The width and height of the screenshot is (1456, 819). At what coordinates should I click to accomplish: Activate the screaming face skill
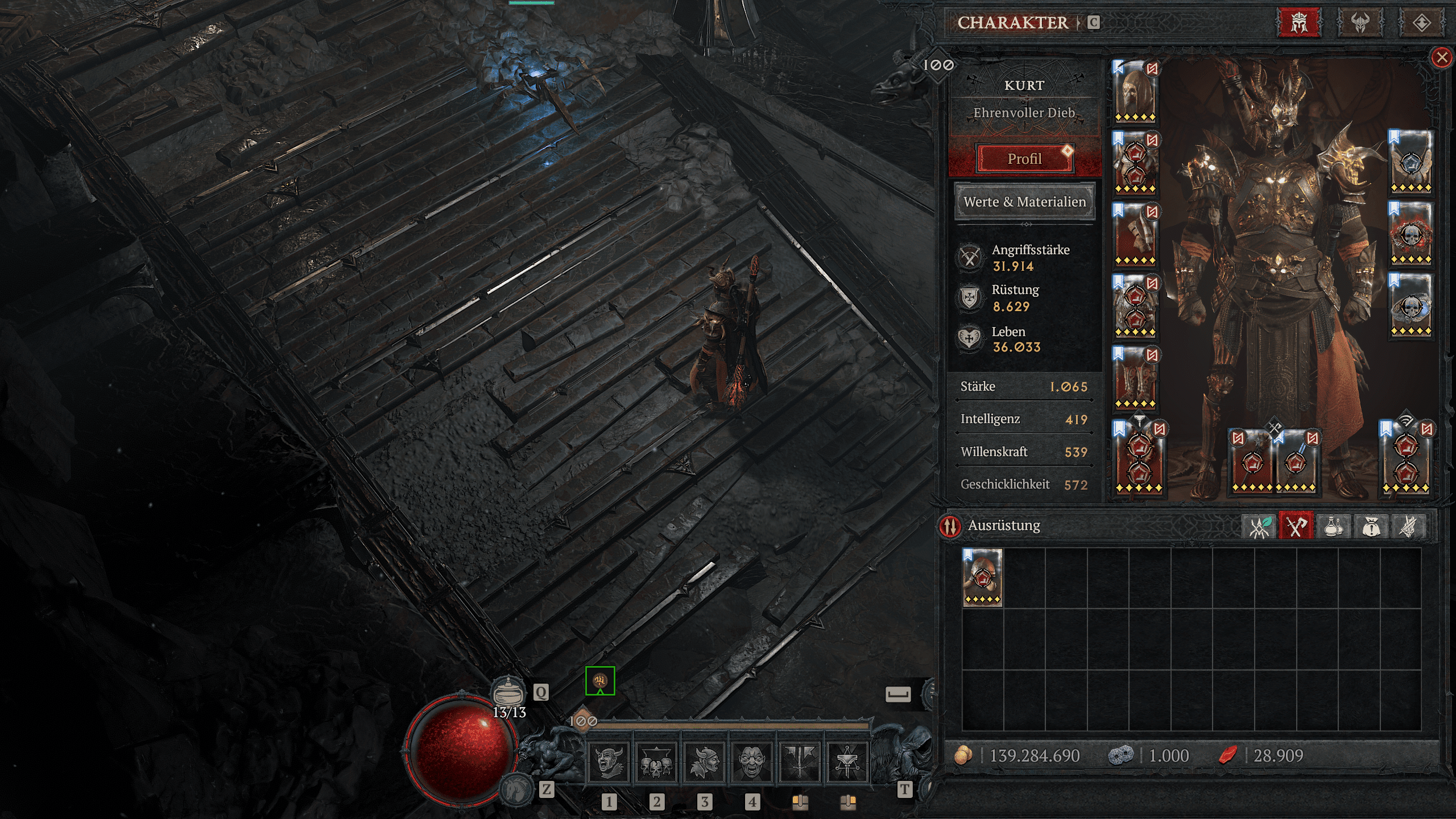coord(751,762)
